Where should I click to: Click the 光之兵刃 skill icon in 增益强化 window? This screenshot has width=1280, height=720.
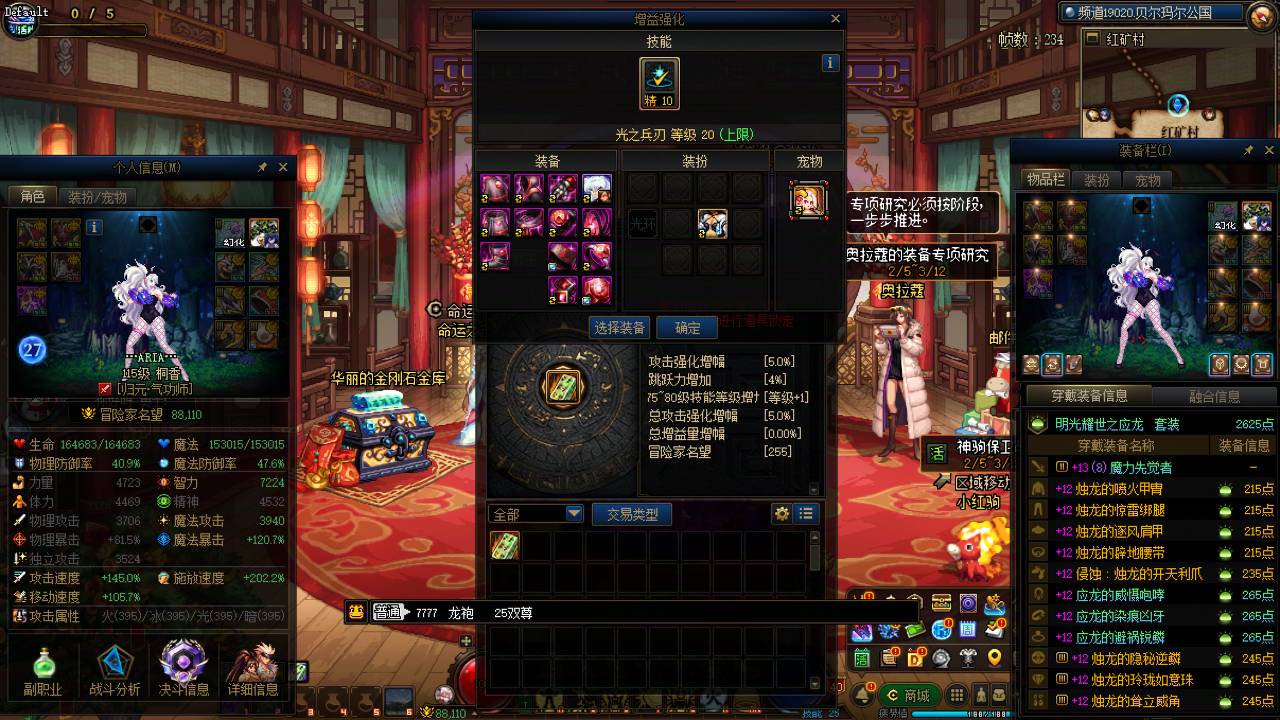(658, 82)
